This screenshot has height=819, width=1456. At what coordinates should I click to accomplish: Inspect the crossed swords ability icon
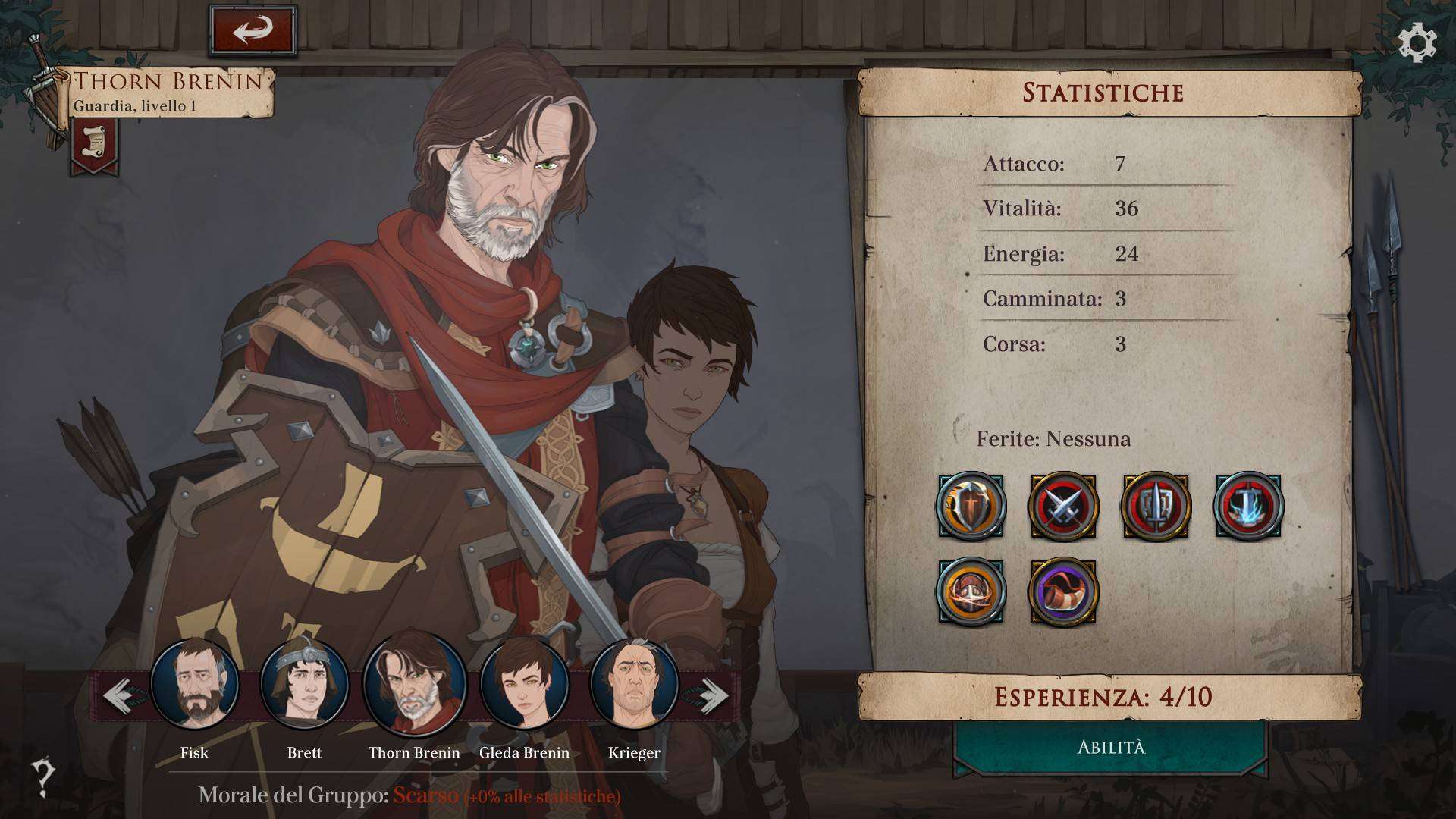click(1063, 507)
